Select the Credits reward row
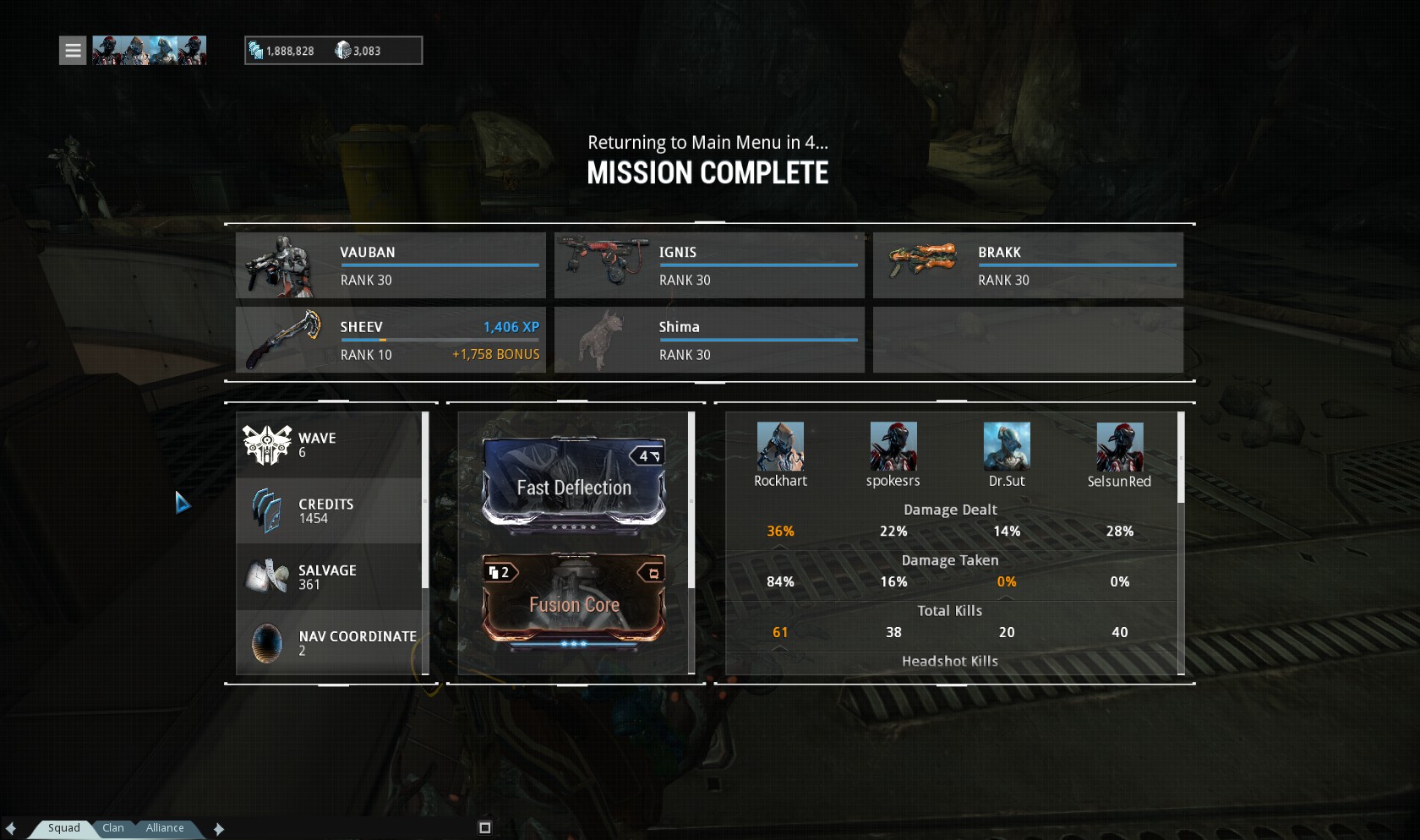The image size is (1420, 840). (x=329, y=510)
